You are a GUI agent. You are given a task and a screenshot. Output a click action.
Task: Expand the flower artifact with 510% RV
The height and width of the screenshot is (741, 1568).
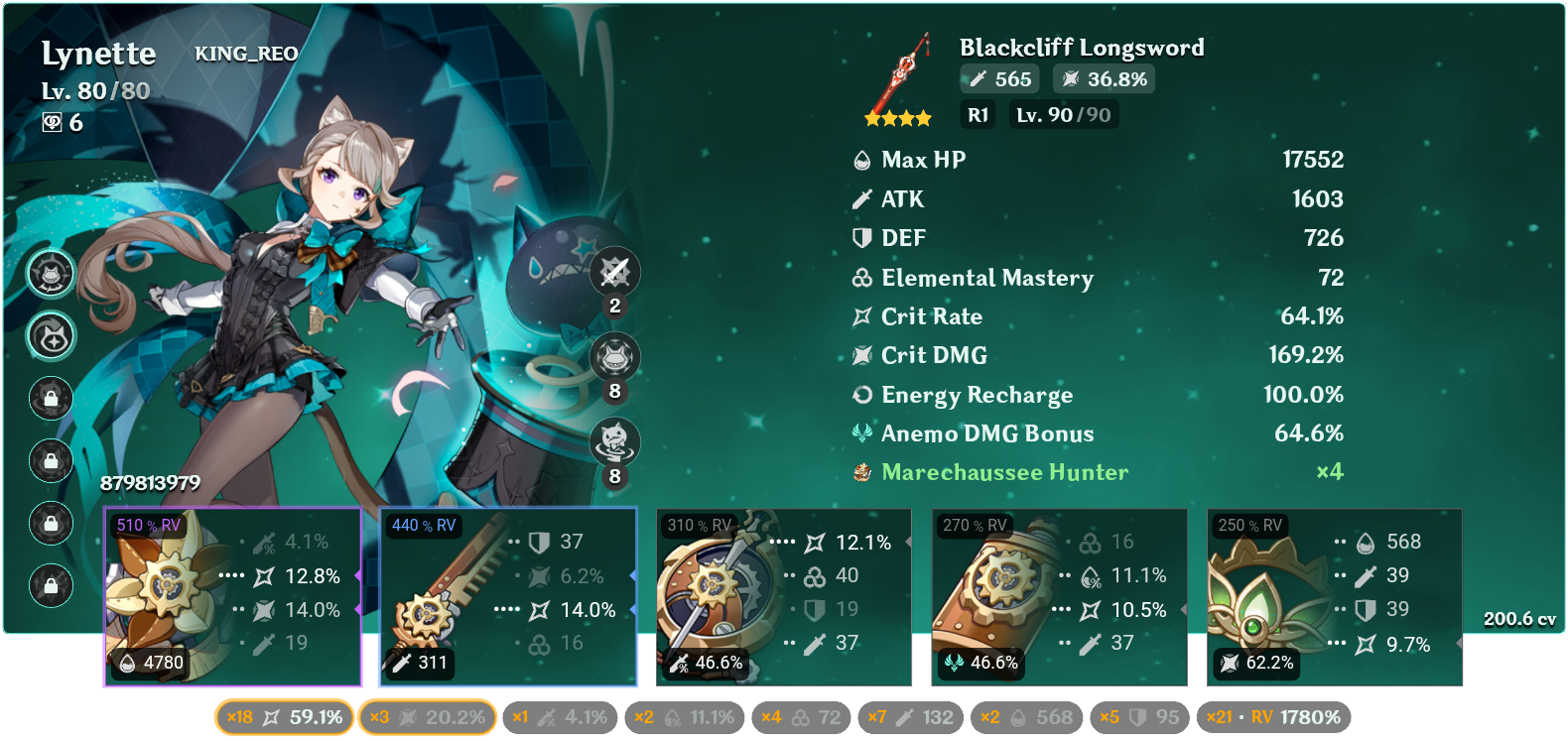[x=231, y=595]
